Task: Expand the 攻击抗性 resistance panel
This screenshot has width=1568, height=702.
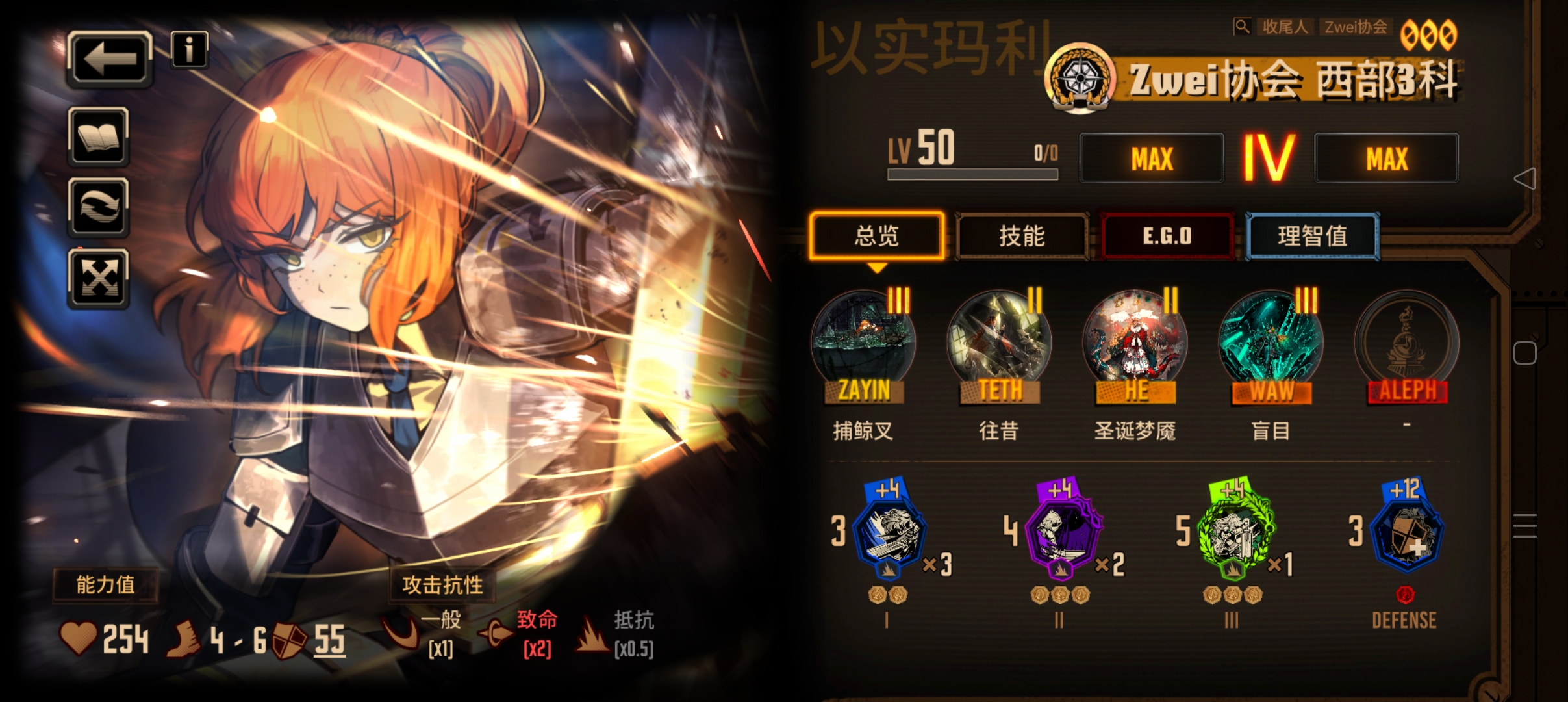Action: point(442,584)
